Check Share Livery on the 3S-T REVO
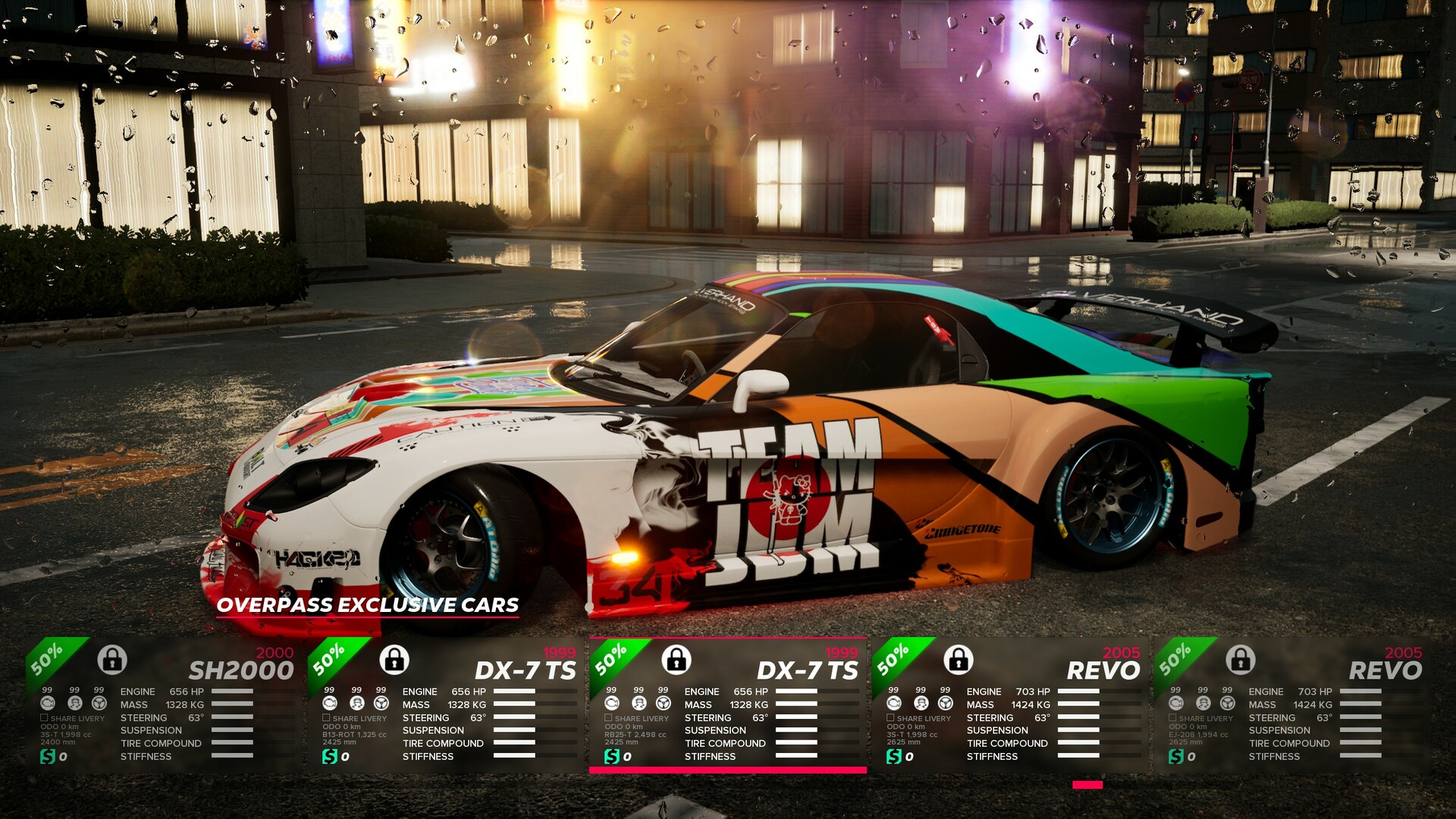1456x819 pixels. pyautogui.click(x=890, y=717)
